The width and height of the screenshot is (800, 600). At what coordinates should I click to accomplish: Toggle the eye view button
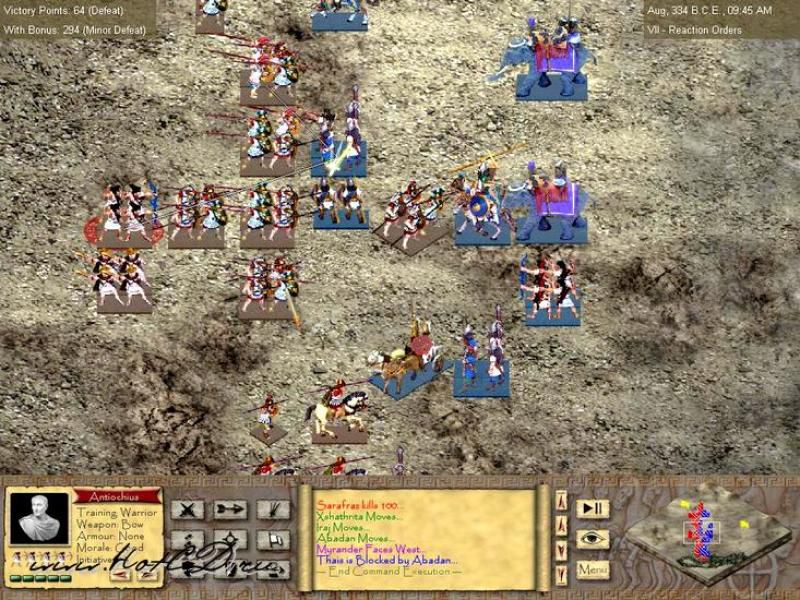[x=593, y=539]
